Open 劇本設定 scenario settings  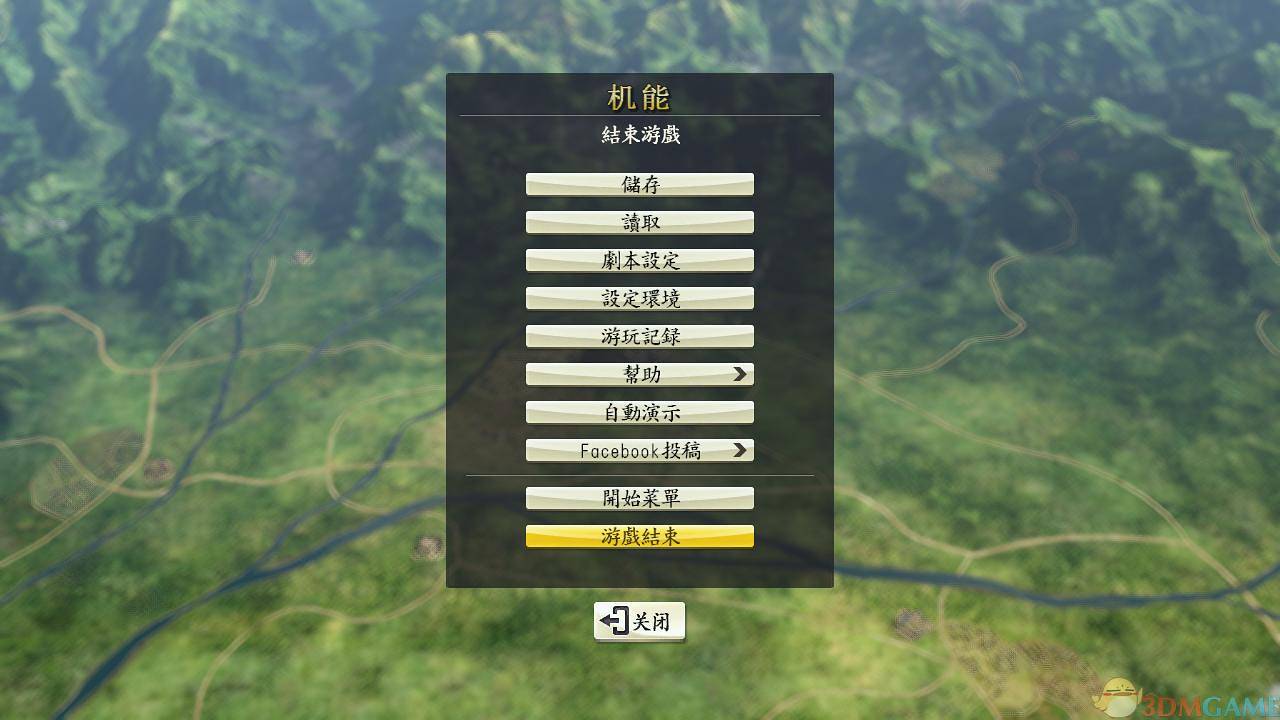click(640, 259)
